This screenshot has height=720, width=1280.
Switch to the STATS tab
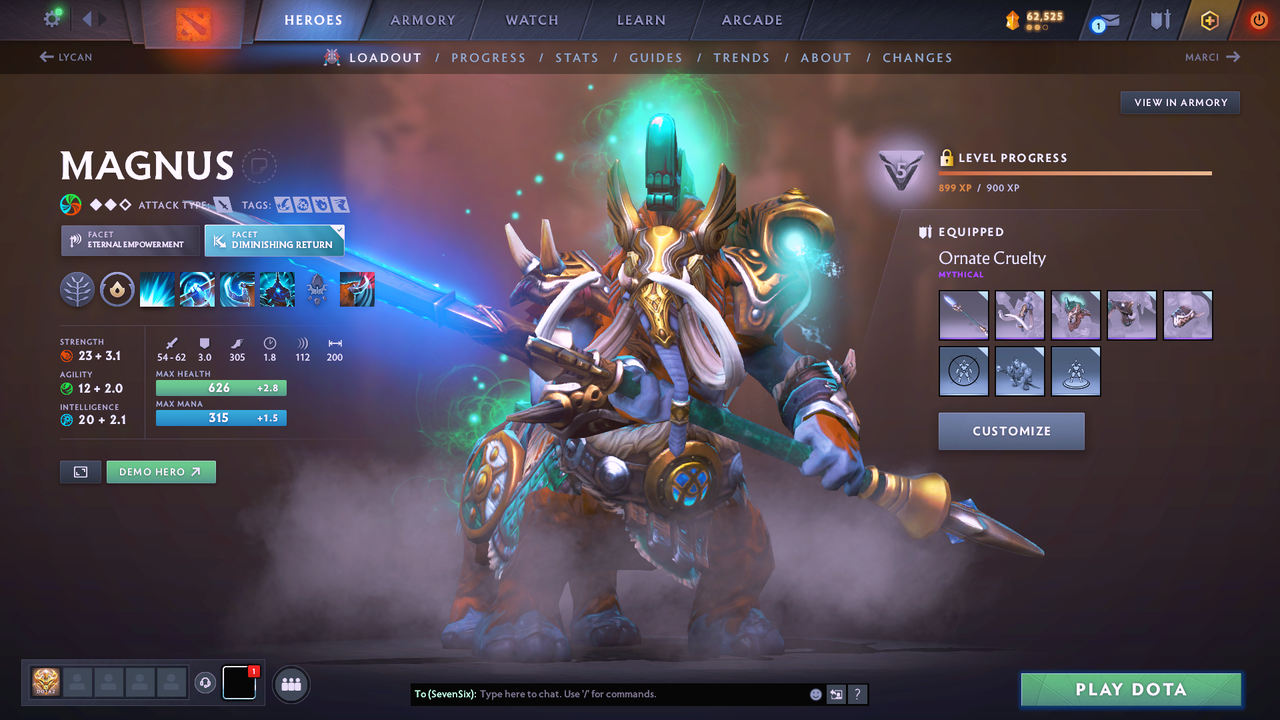(x=577, y=57)
